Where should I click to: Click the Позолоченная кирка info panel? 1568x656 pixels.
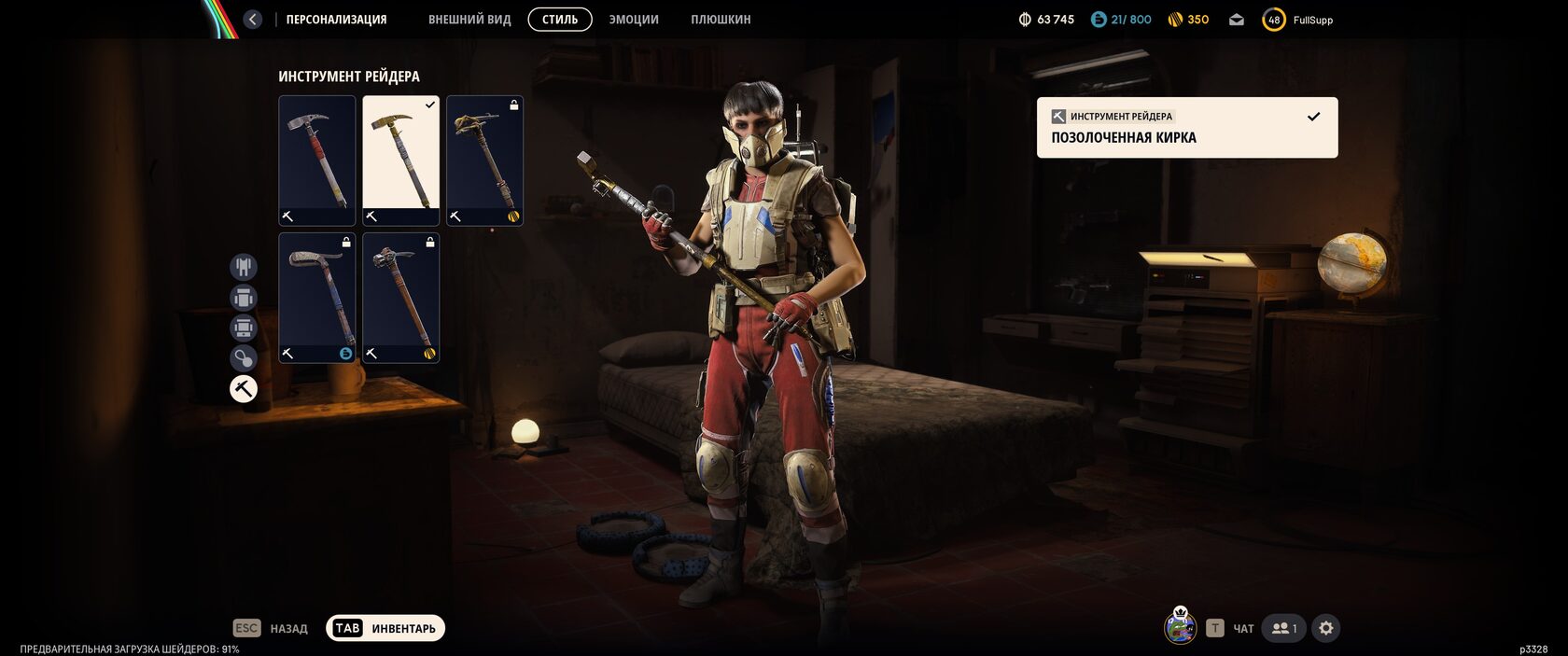(1186, 128)
